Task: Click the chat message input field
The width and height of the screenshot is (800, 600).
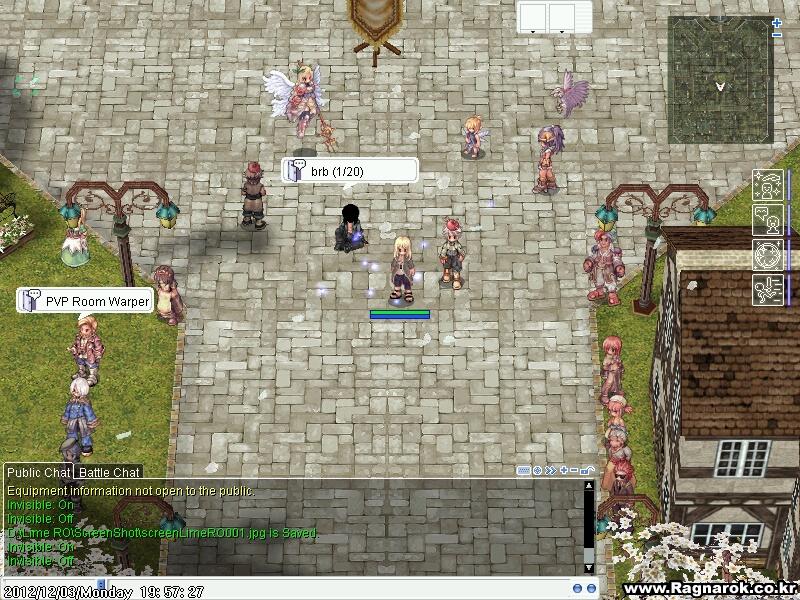Action: 330,589
